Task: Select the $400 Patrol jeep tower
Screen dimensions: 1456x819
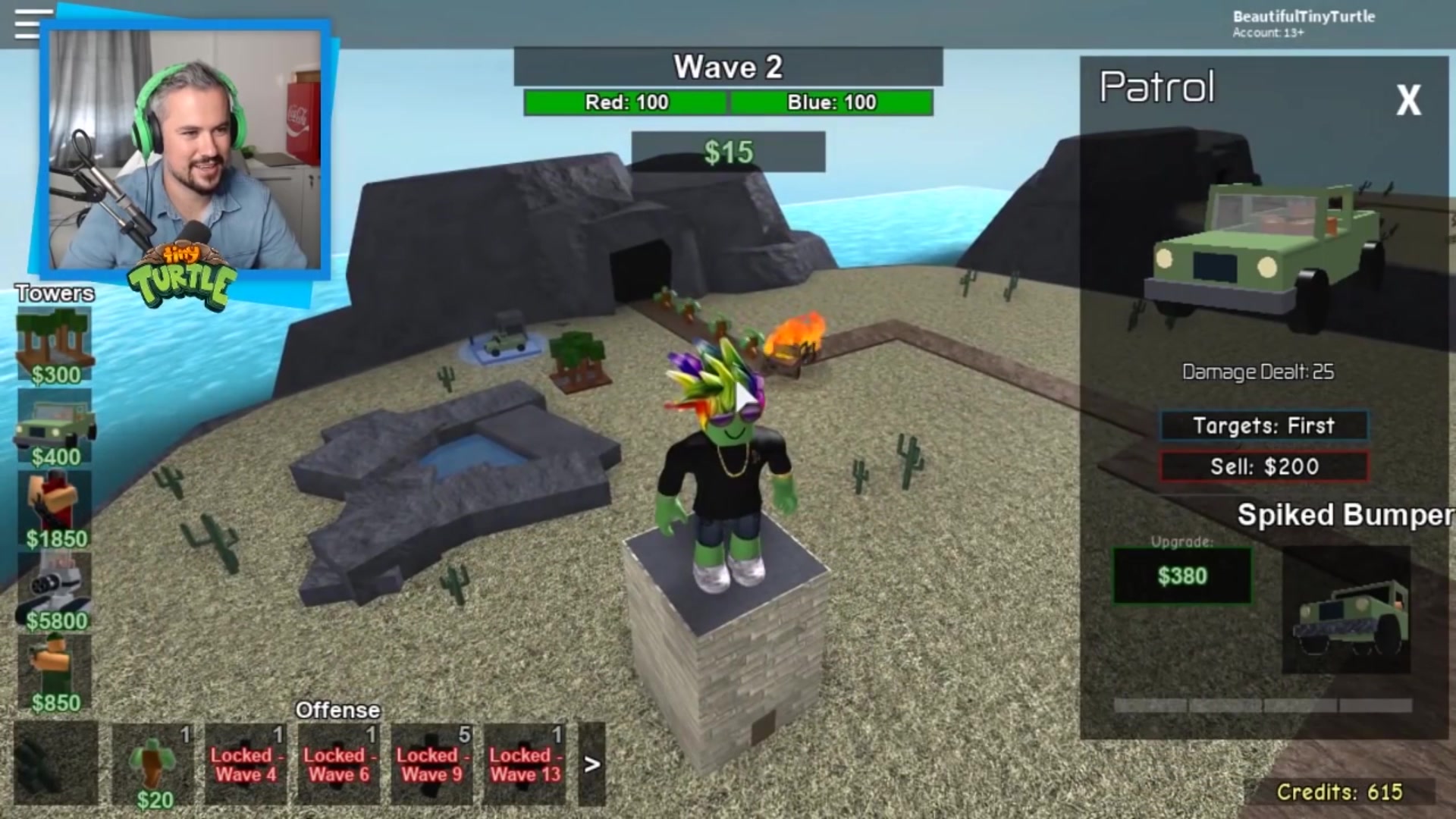Action: 55,426
